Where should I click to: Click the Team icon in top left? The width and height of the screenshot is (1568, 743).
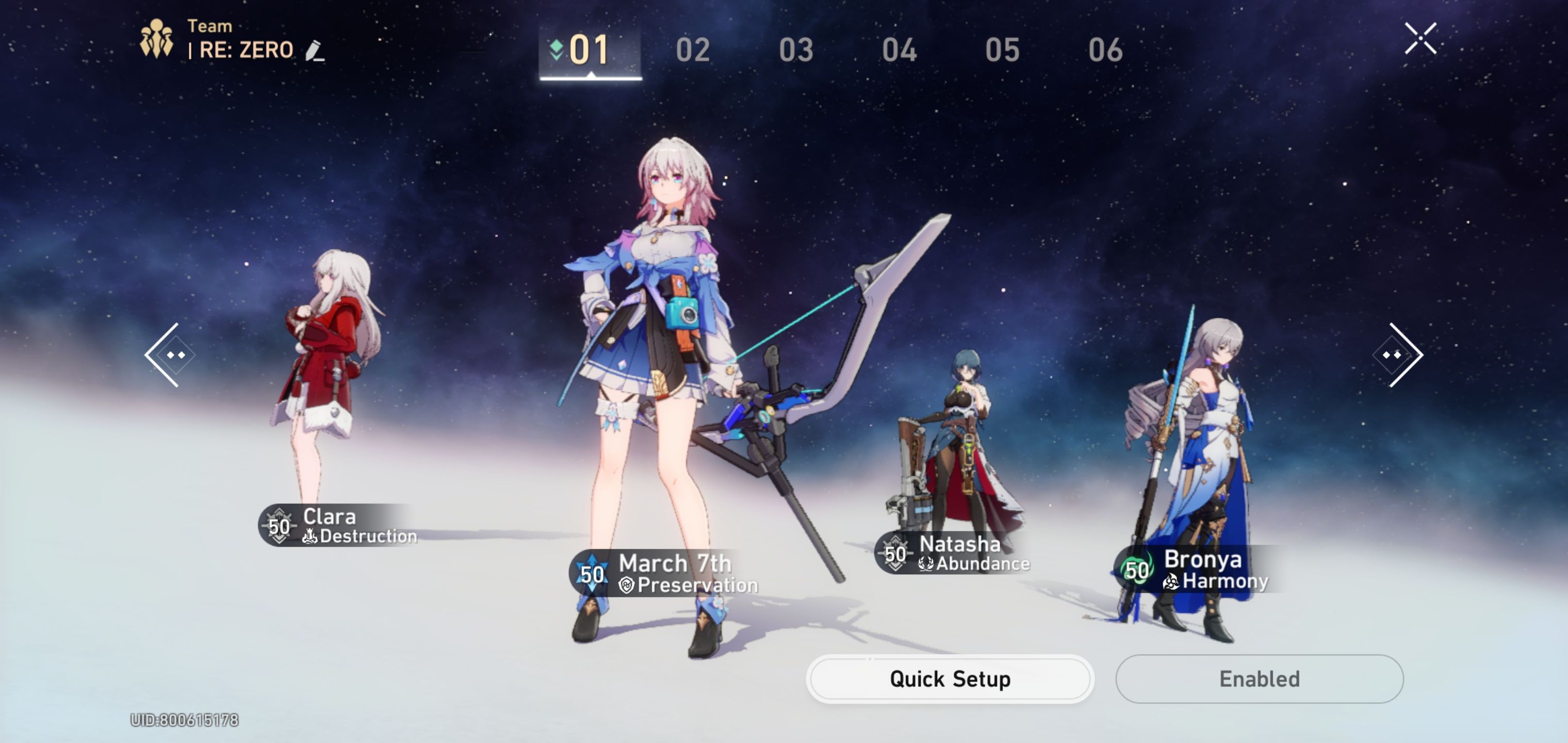click(x=157, y=37)
